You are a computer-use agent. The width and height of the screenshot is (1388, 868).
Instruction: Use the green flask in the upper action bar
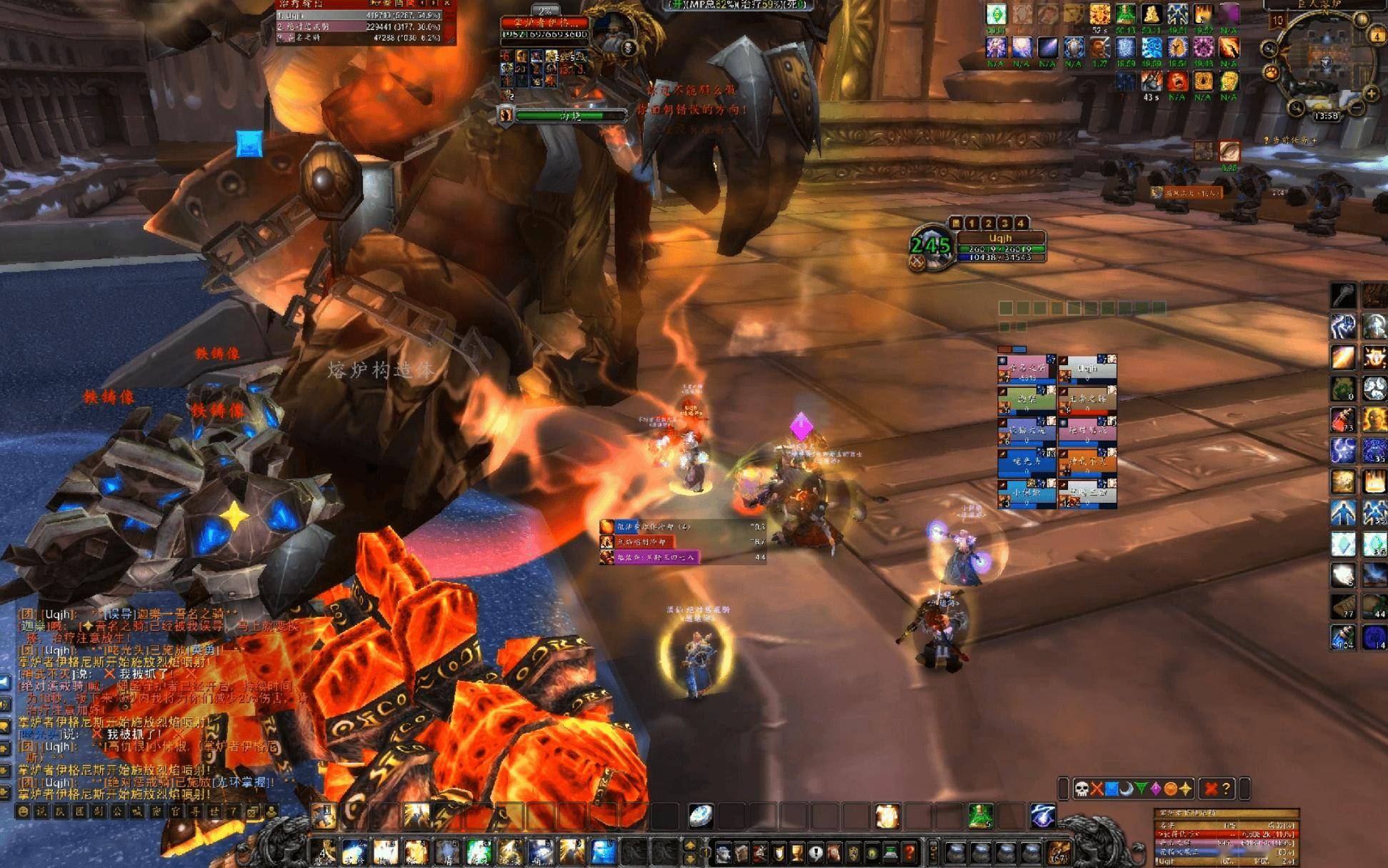(x=980, y=816)
